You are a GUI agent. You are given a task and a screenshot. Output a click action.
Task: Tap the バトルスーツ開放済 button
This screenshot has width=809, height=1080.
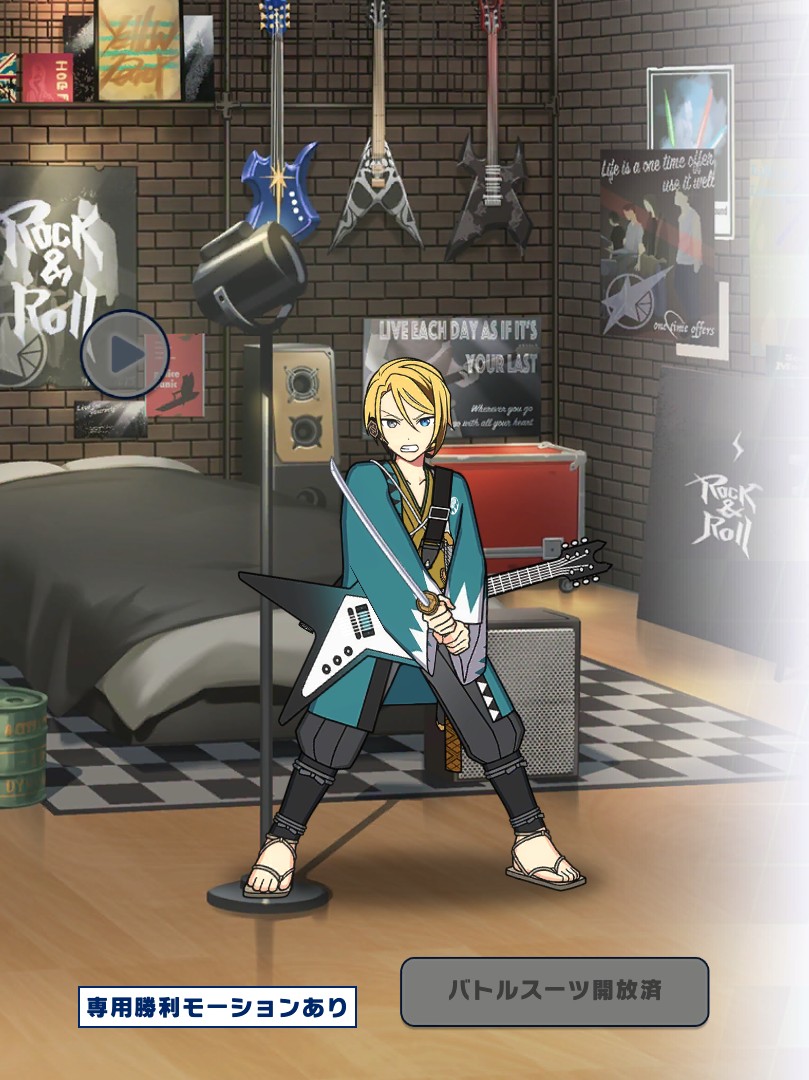pos(554,992)
